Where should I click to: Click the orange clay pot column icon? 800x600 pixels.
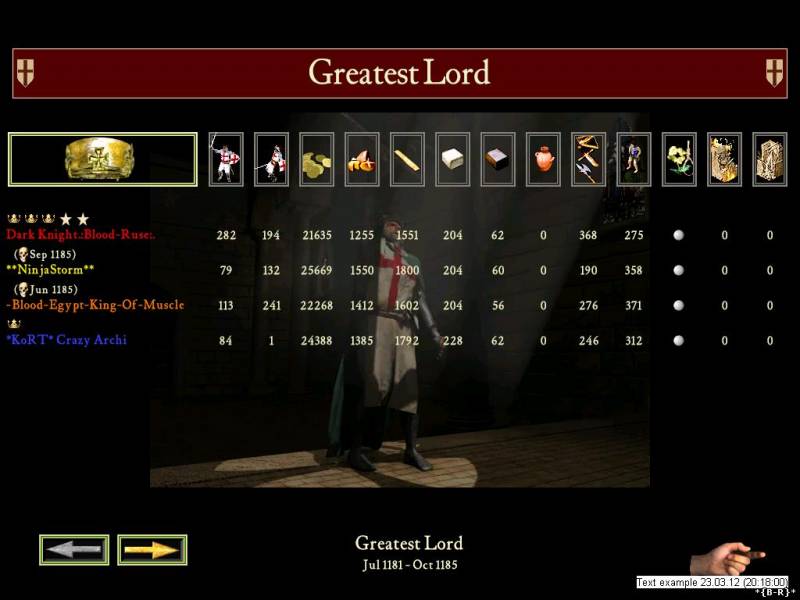click(x=543, y=159)
